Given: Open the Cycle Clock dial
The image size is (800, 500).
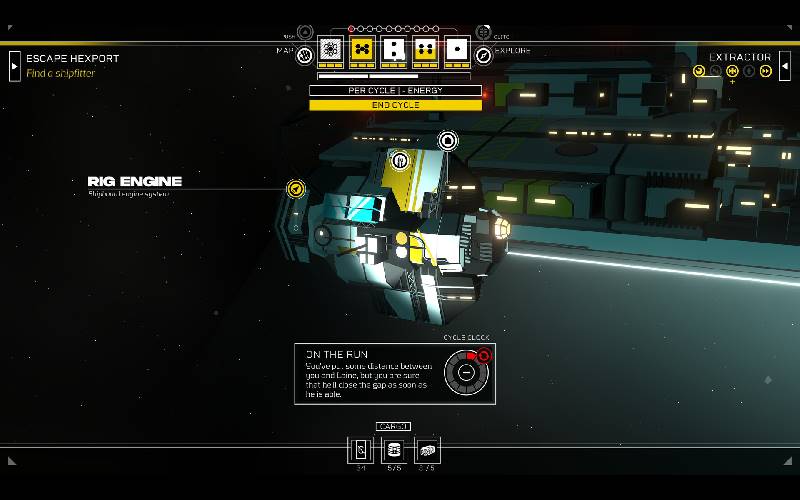Looking at the screenshot, I should pyautogui.click(x=465, y=373).
